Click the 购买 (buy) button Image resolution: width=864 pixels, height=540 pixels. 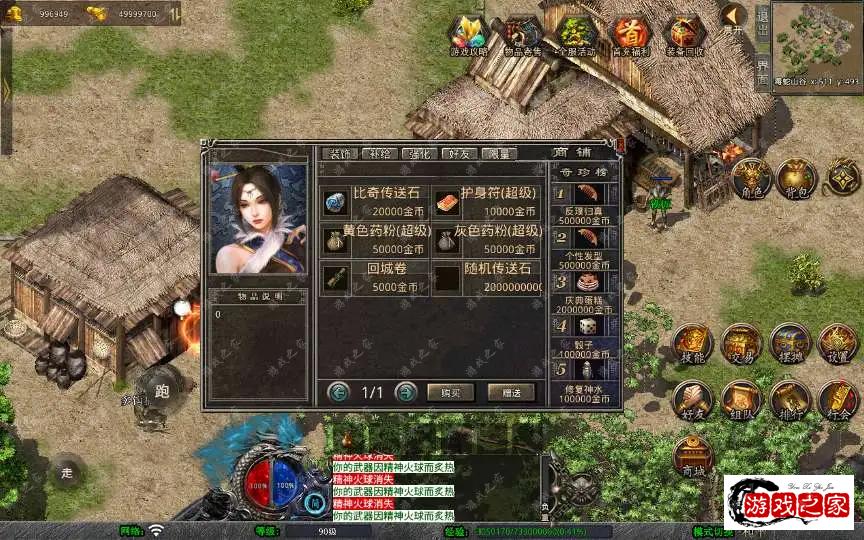tap(450, 392)
